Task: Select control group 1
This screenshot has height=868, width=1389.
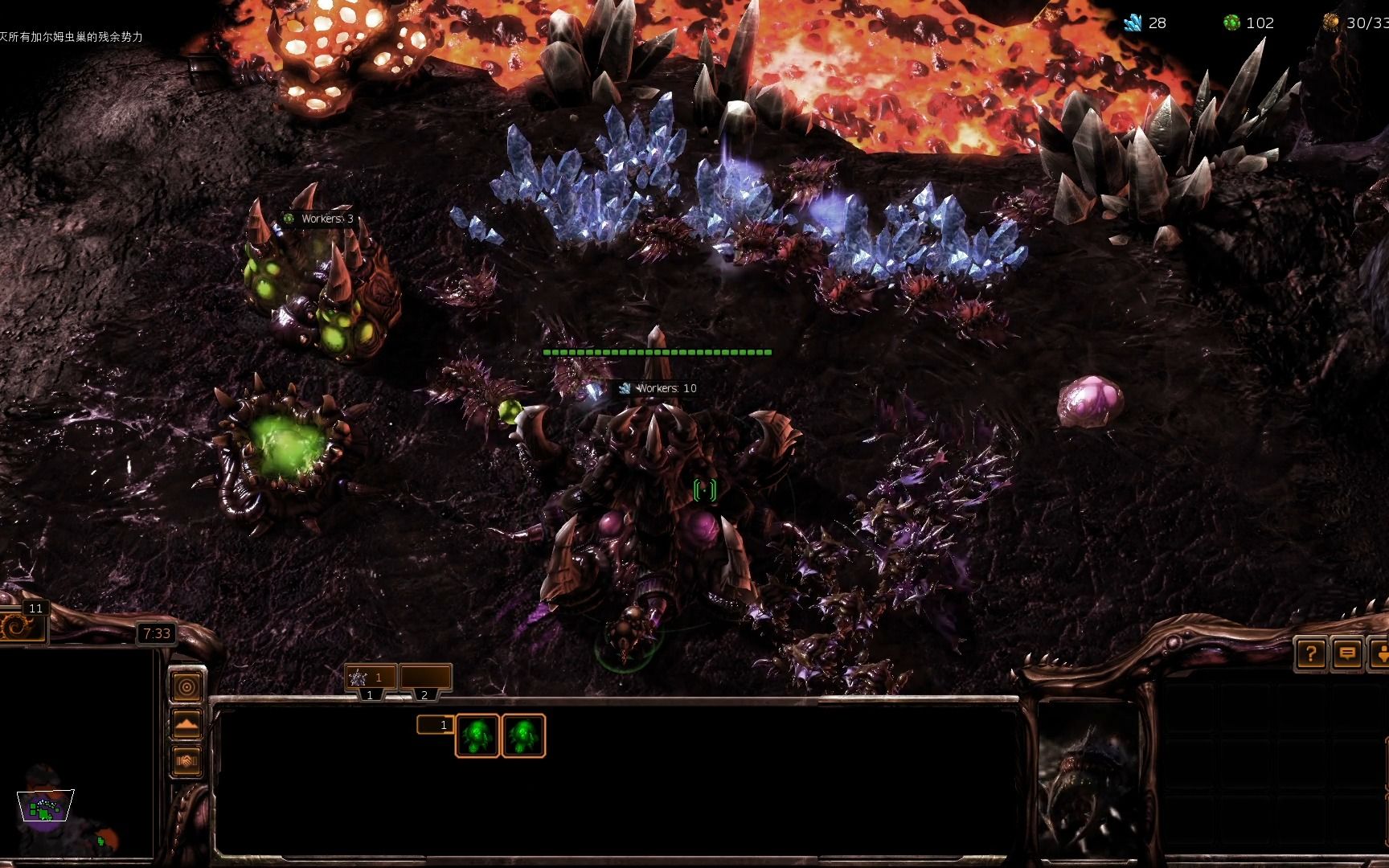Action: (371, 678)
